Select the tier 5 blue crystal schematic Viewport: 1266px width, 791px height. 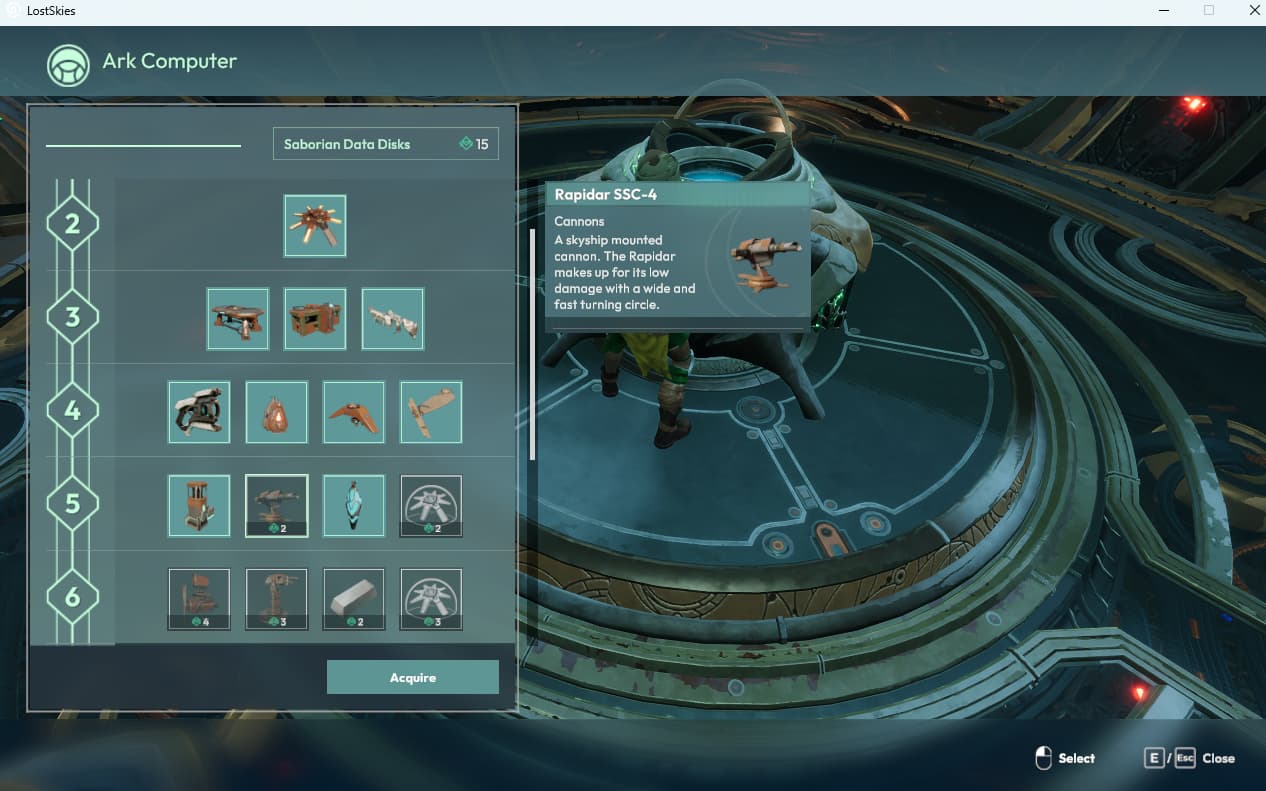[354, 505]
